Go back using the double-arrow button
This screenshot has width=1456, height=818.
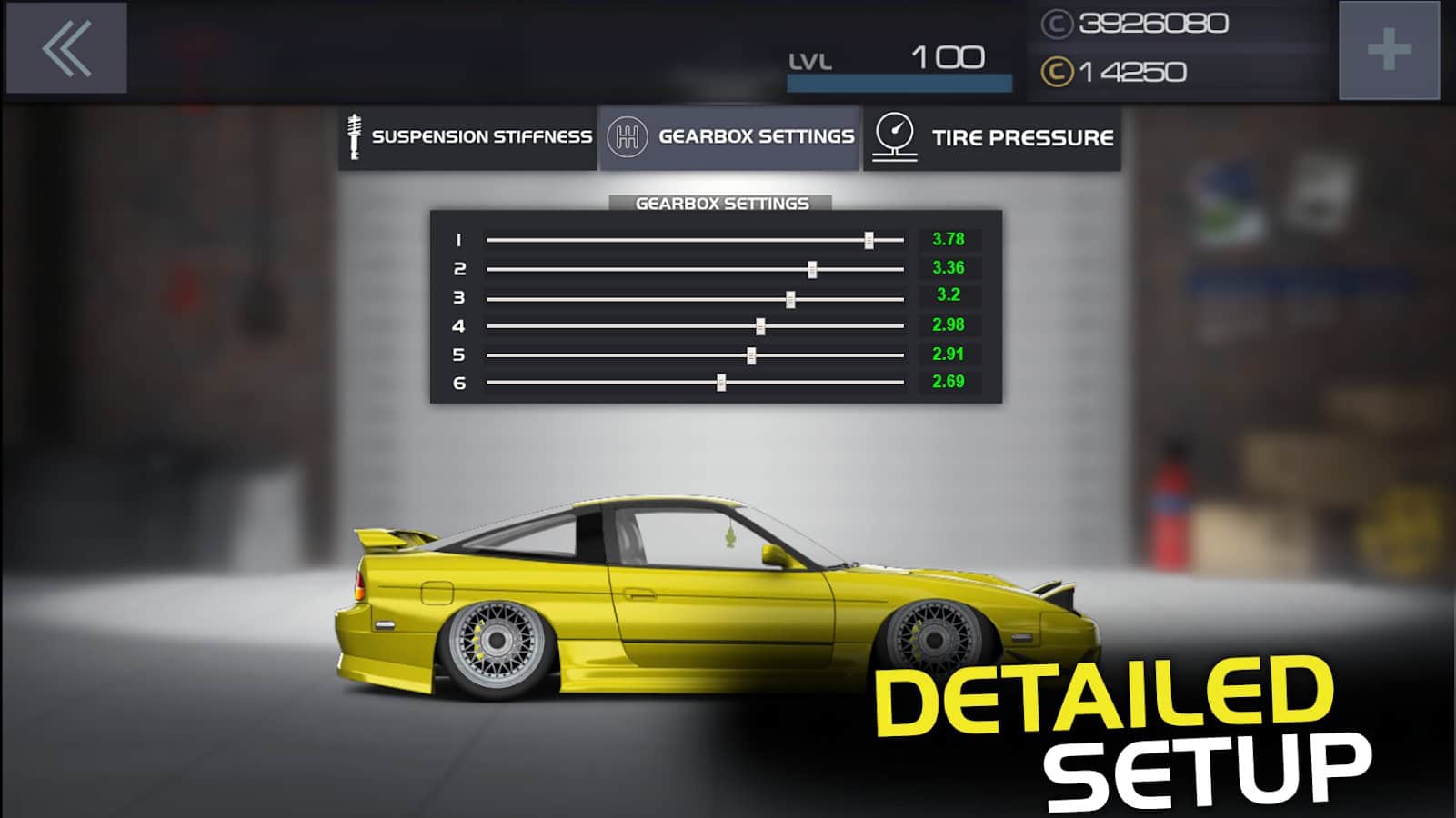pos(66,48)
